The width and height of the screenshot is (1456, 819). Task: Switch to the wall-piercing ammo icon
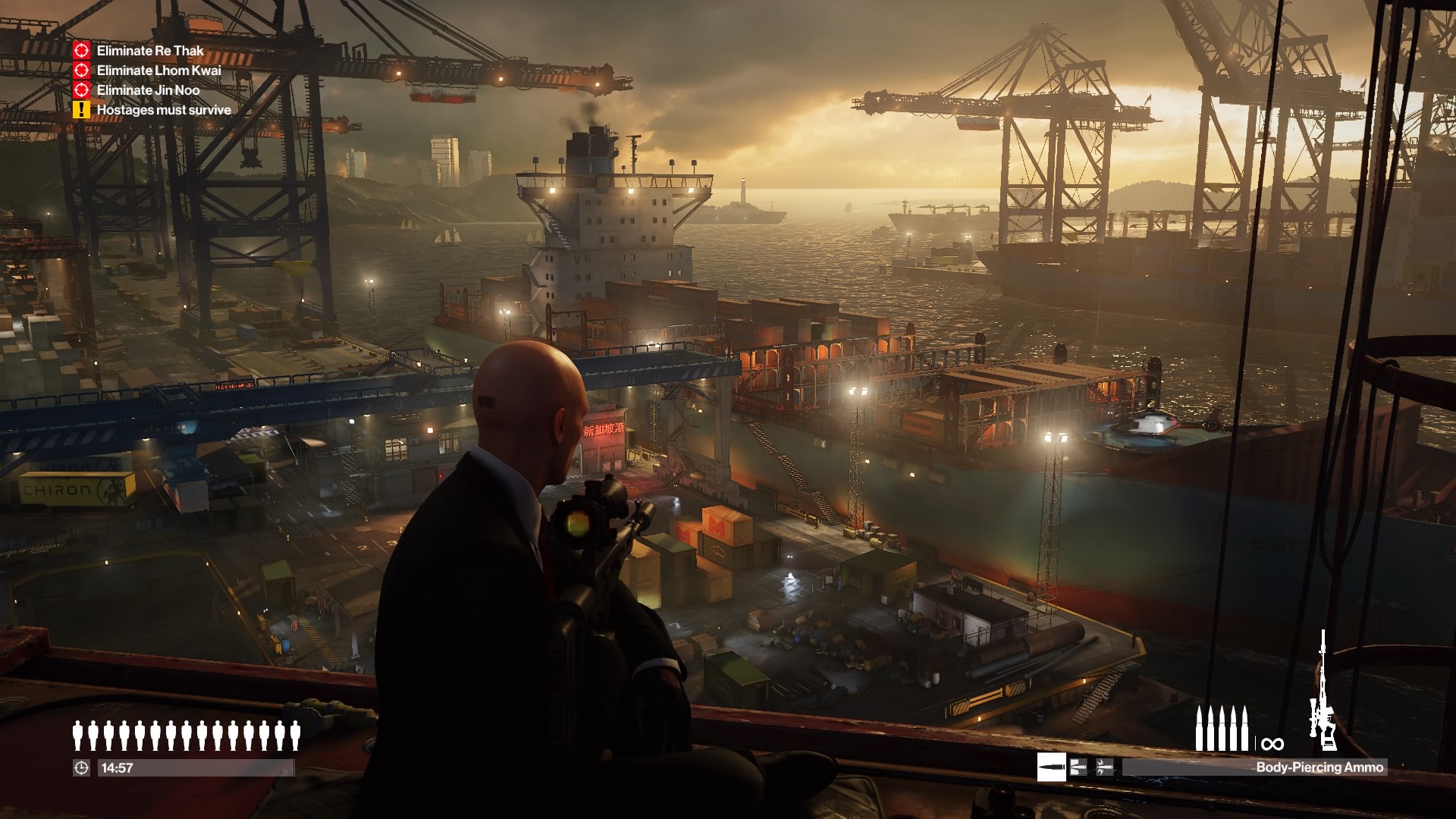tap(1078, 767)
